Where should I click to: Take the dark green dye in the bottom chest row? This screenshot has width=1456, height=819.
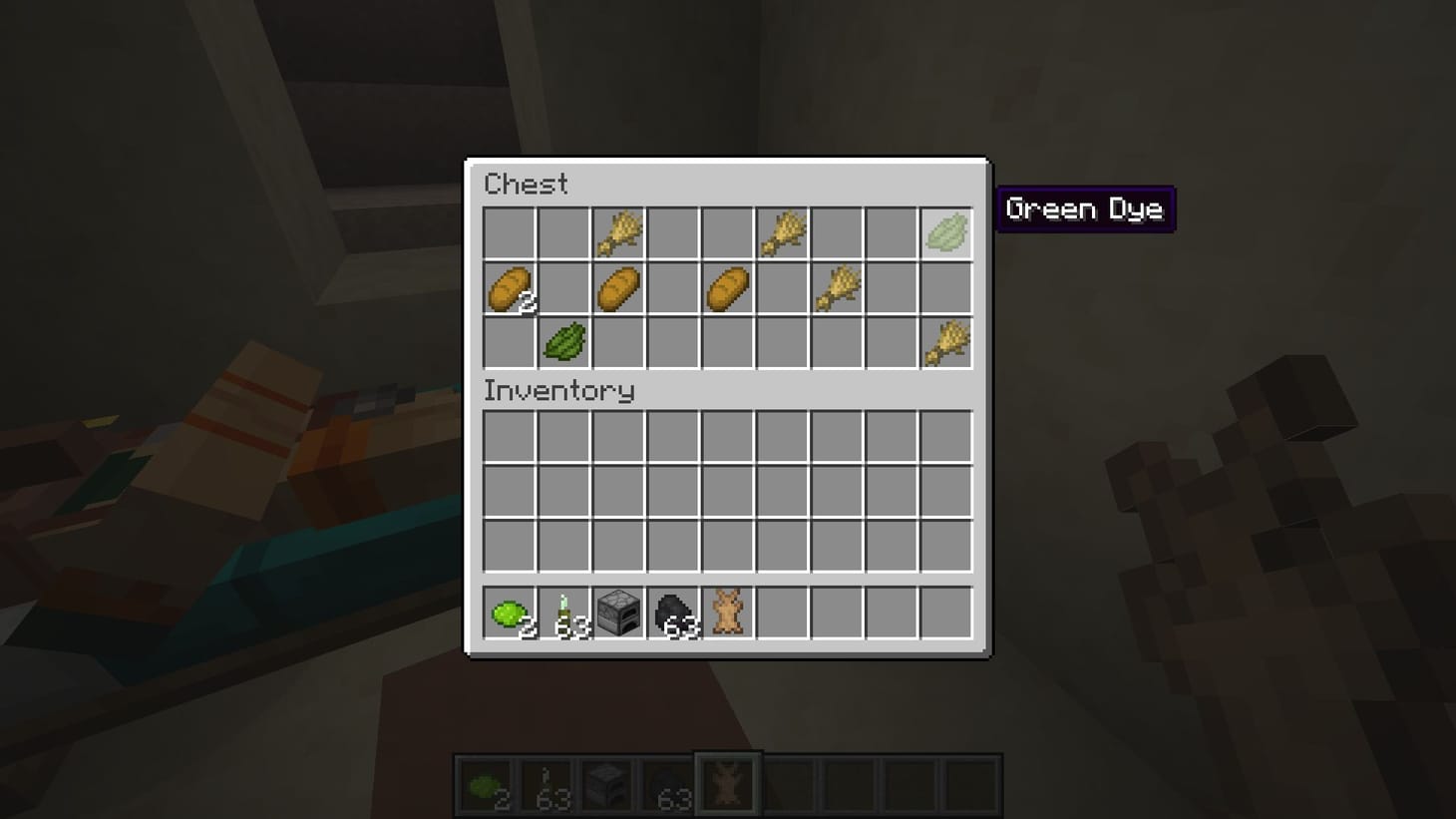pos(562,342)
